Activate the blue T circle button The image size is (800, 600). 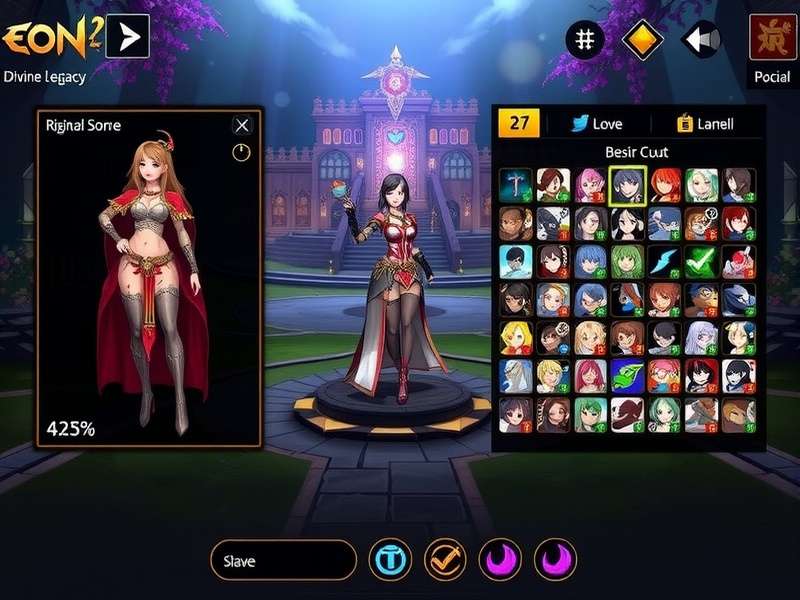390,560
